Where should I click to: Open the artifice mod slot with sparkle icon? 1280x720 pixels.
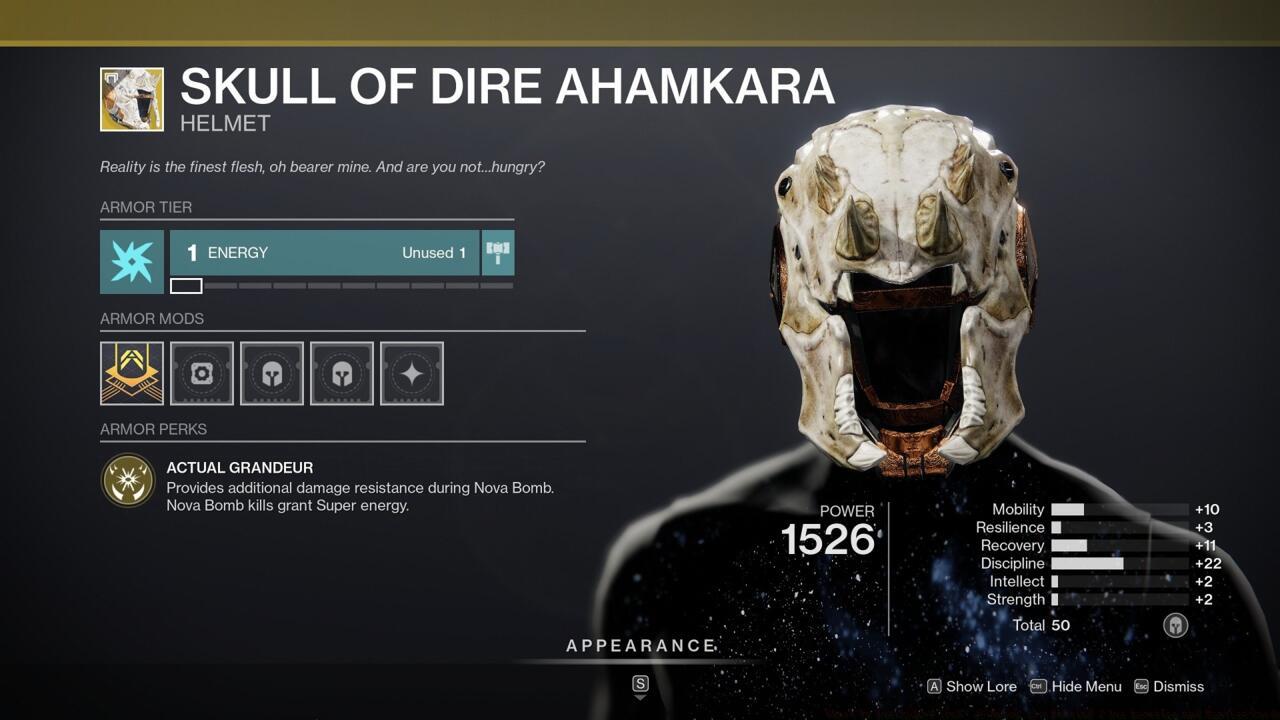coord(412,373)
